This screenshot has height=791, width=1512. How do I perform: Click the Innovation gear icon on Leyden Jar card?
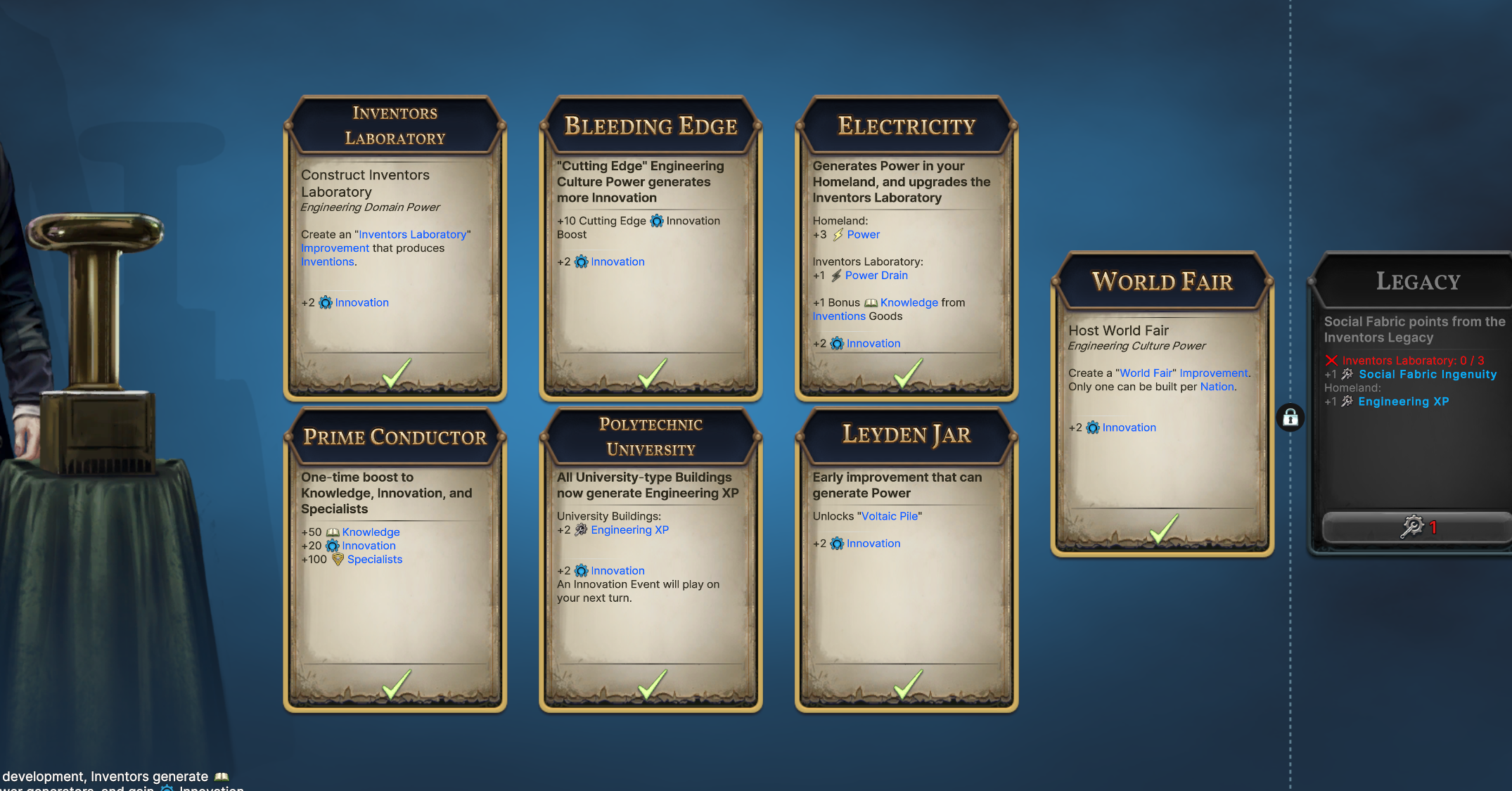tap(836, 544)
